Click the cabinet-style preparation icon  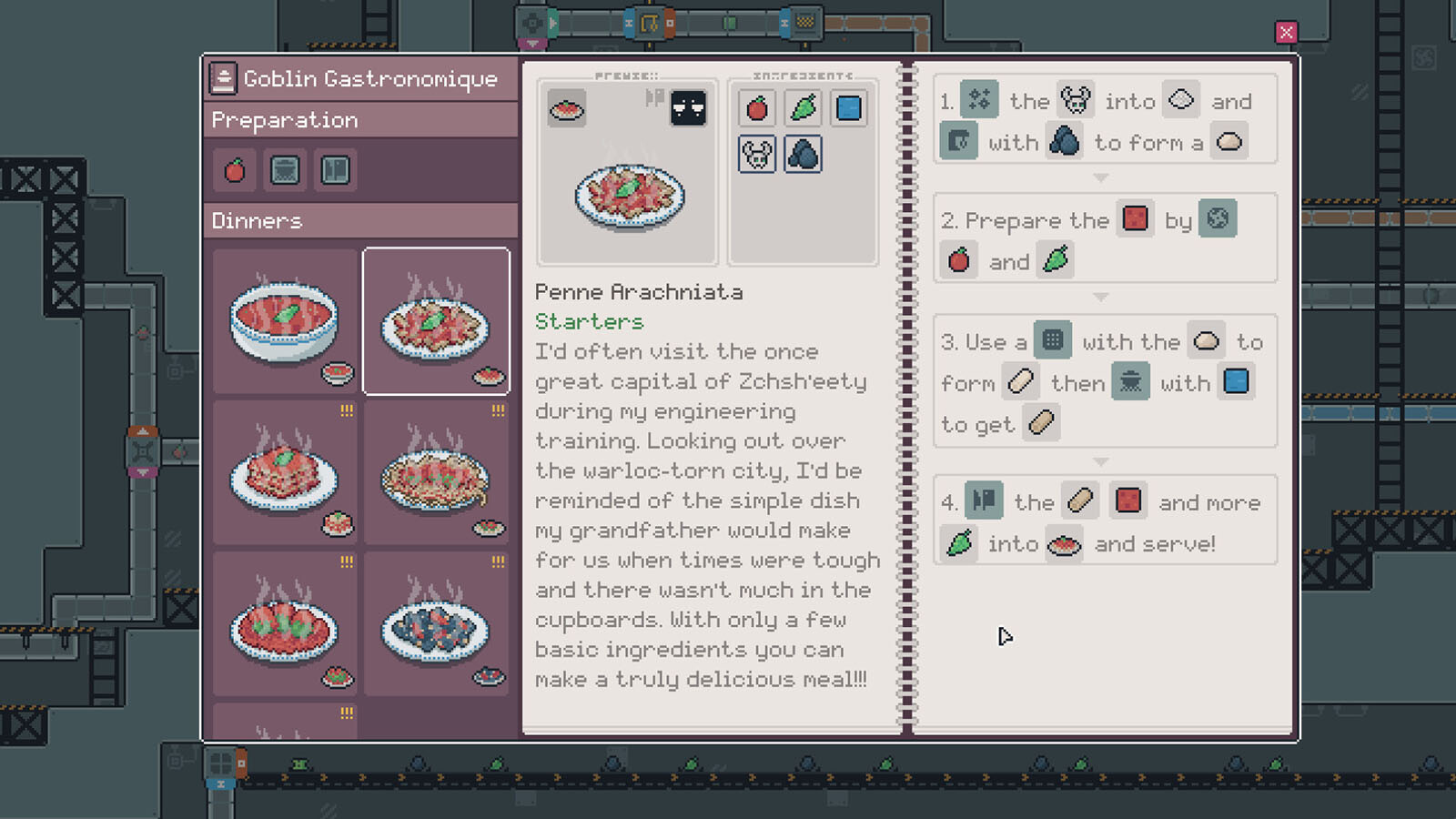pos(335,170)
